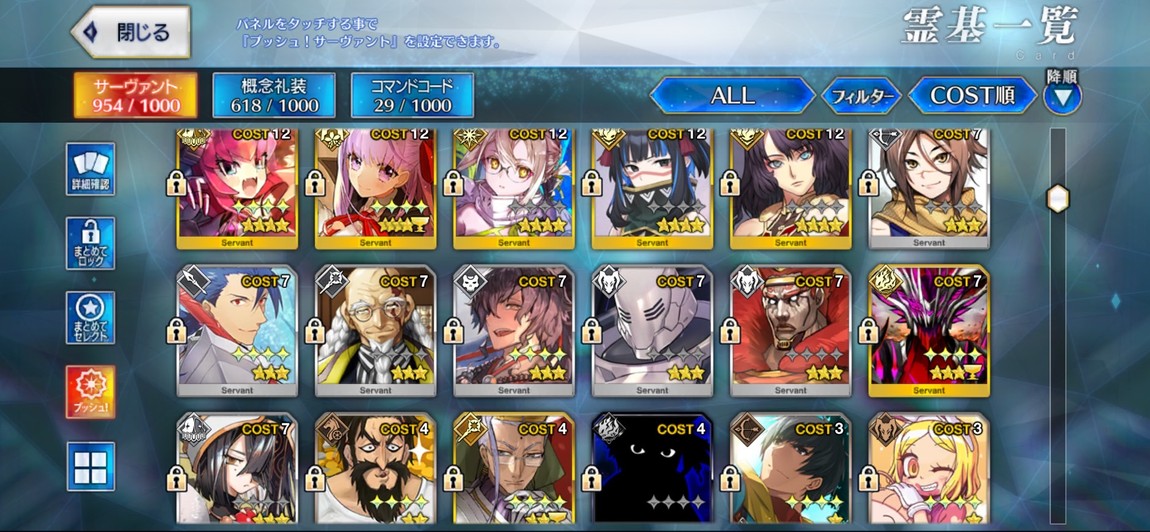Pick the bearded man with gold coins card

(x=375, y=468)
